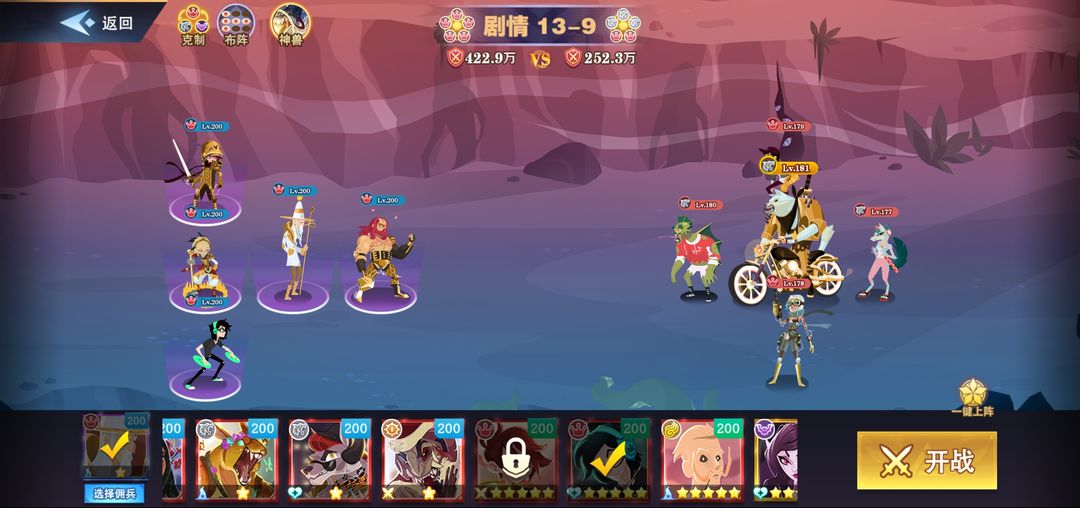Tap 一键上阵 auto-deploy star

(972, 397)
